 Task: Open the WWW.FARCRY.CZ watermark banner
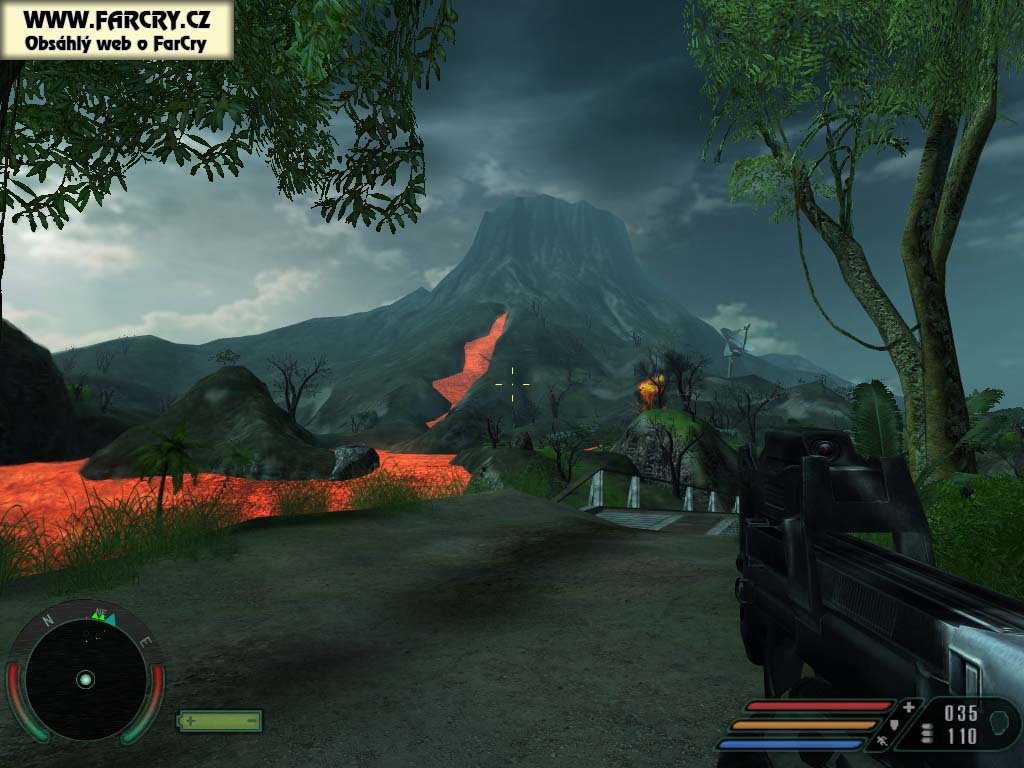(117, 29)
